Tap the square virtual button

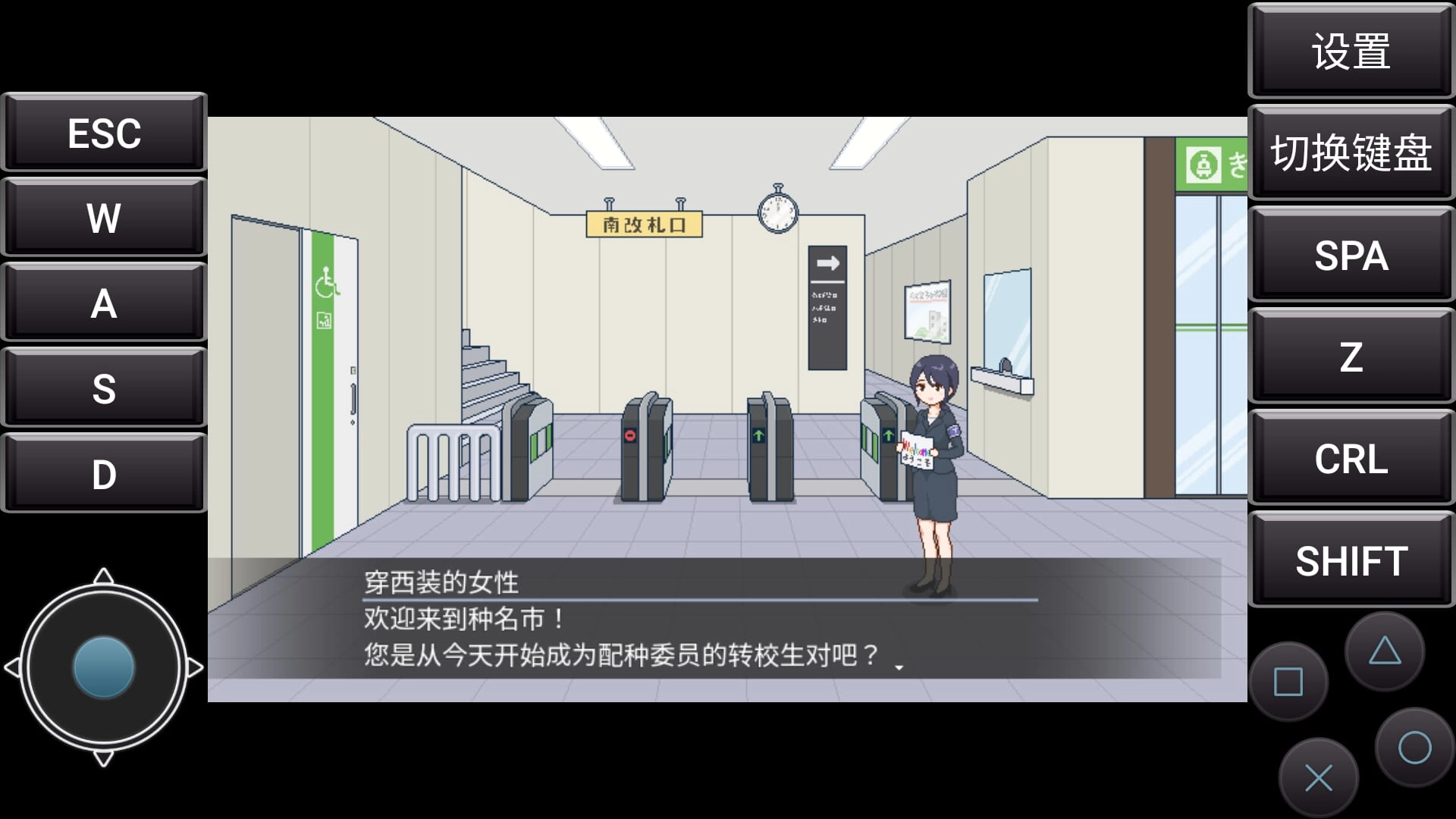[x=1288, y=682]
